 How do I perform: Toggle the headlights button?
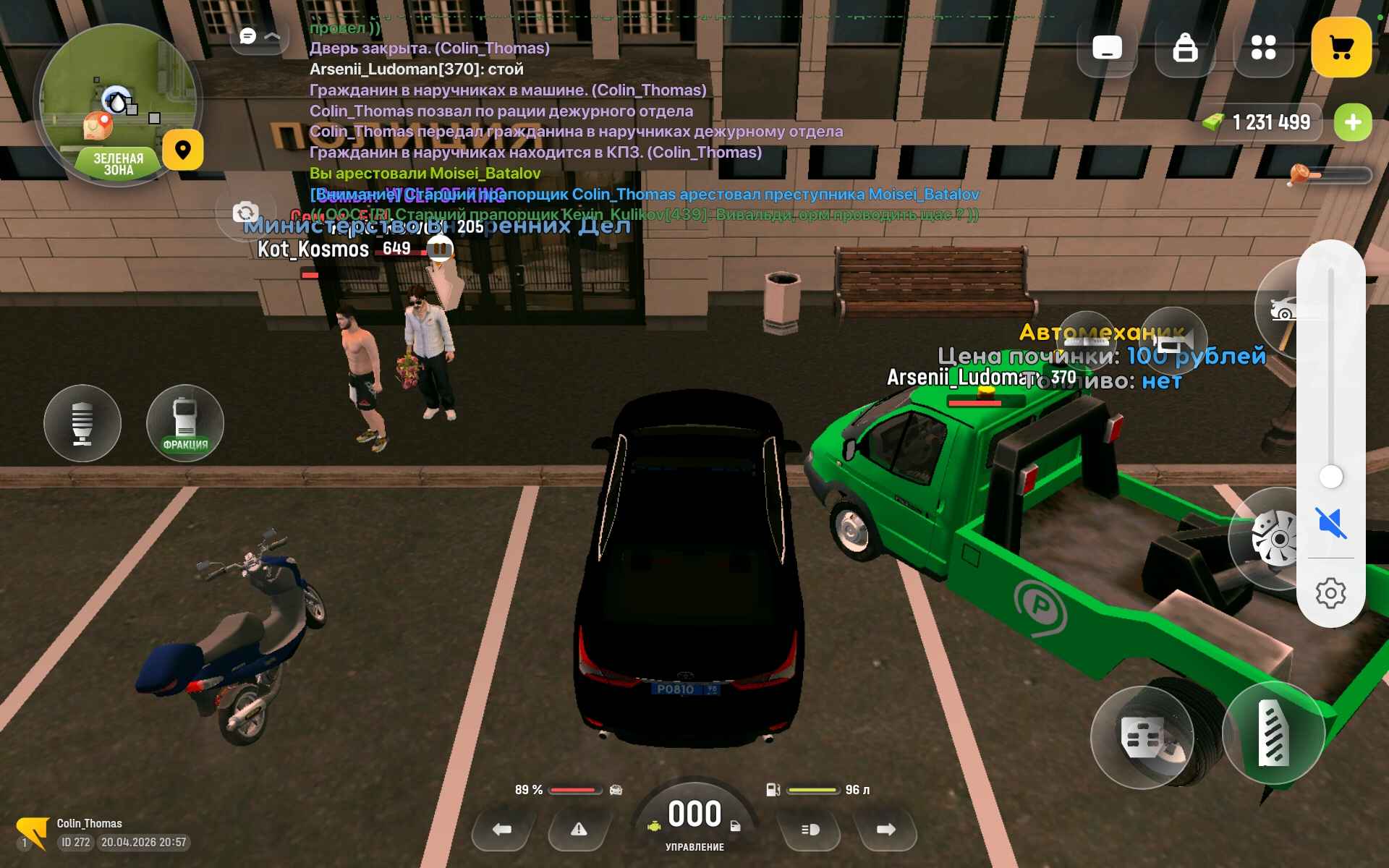pos(810,829)
